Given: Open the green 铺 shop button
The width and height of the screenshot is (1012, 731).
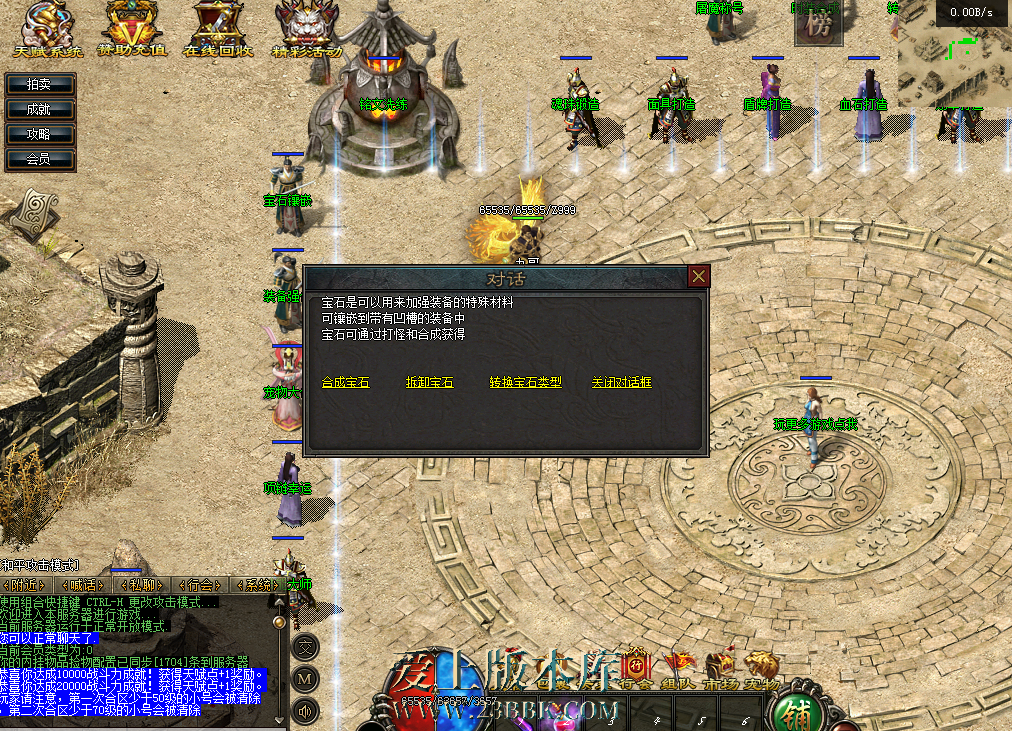Looking at the screenshot, I should pos(797,711).
